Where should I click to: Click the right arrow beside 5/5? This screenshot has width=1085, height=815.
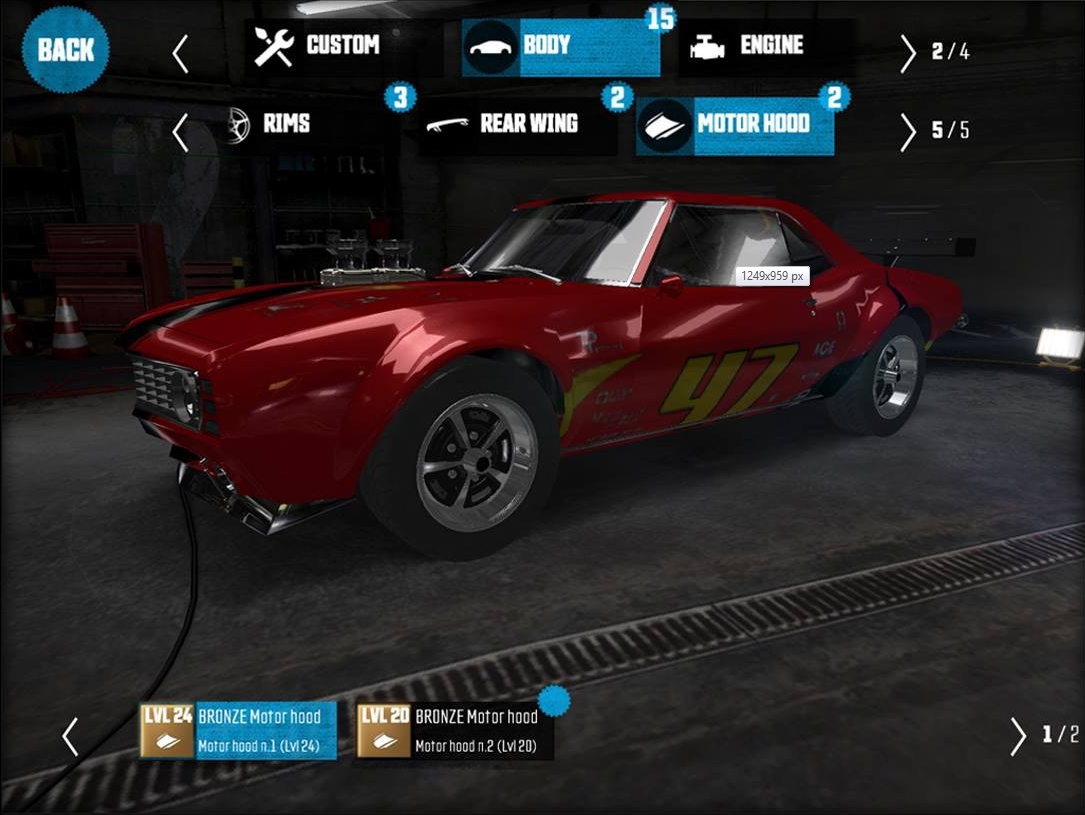[x=907, y=132]
